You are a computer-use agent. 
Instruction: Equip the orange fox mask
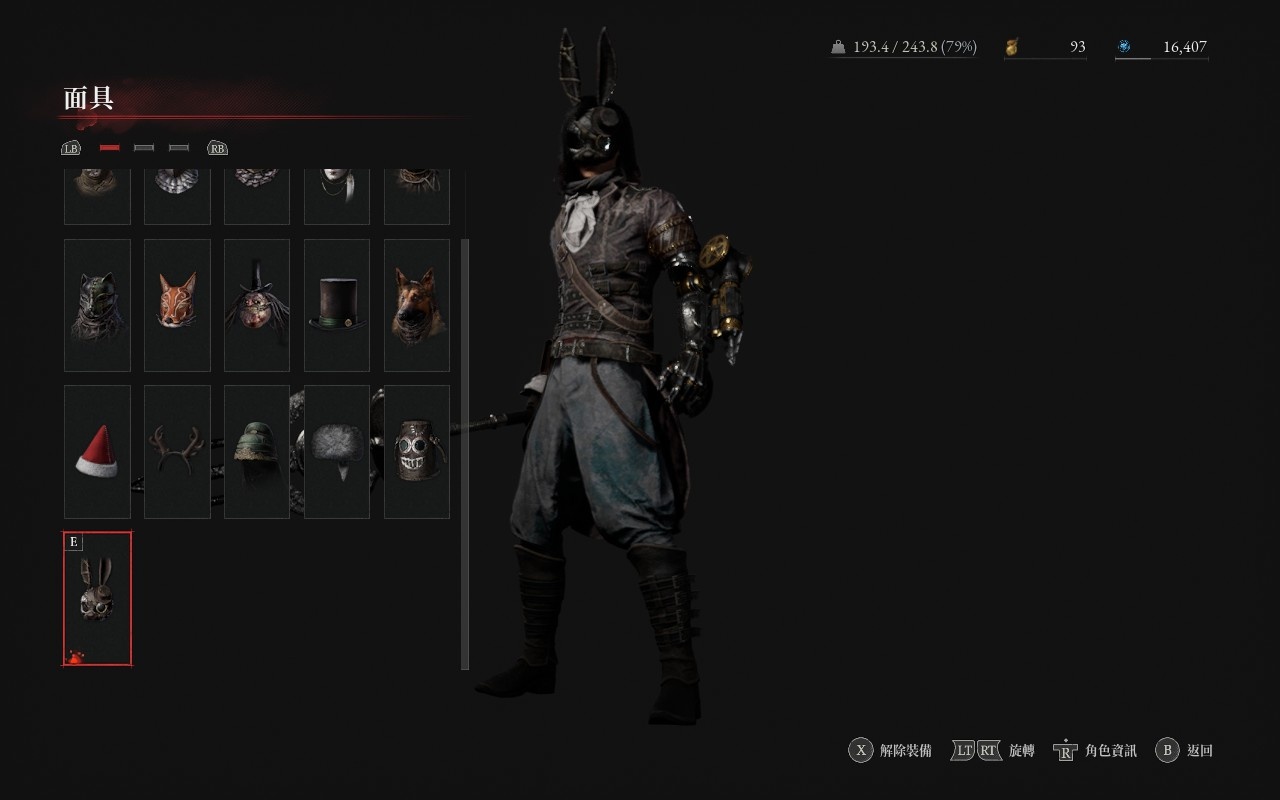tap(177, 305)
